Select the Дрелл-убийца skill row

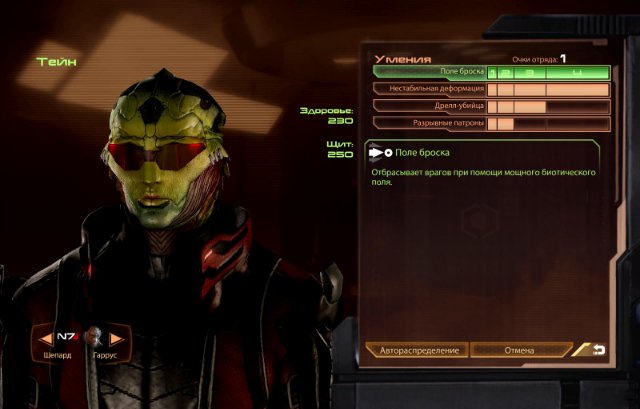click(x=430, y=106)
